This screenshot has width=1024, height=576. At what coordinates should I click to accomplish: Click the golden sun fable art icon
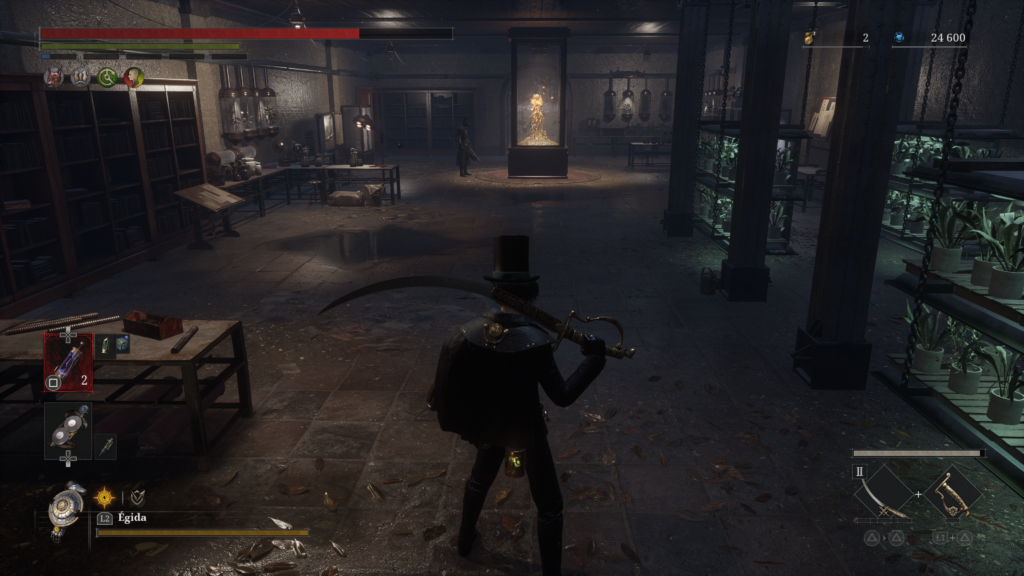pos(105,495)
